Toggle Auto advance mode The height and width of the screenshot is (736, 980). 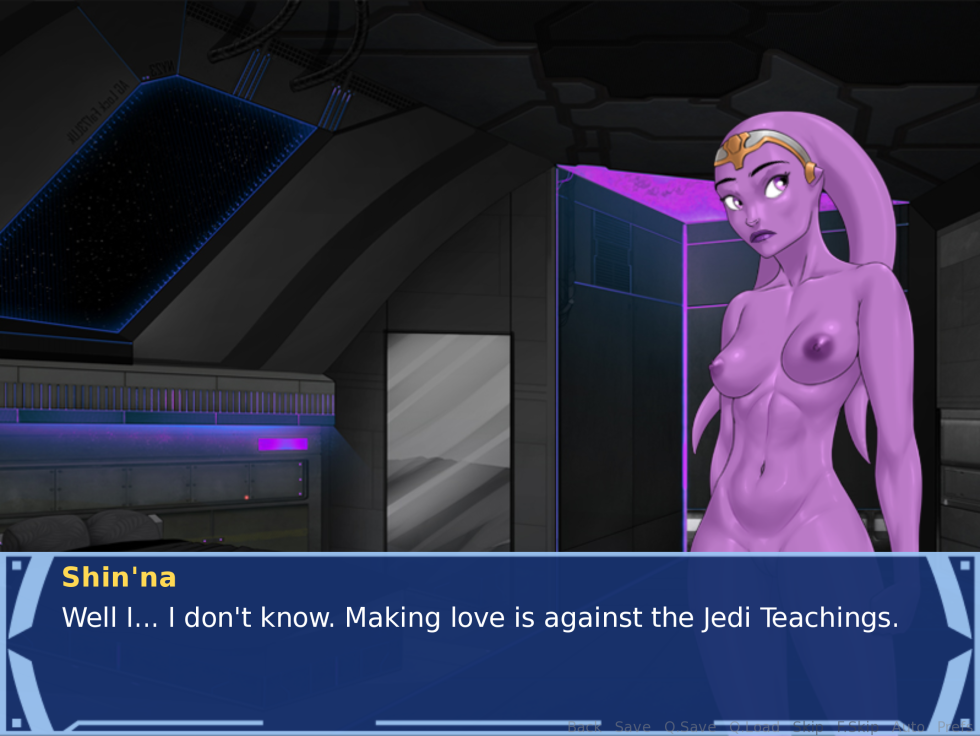coord(908,727)
